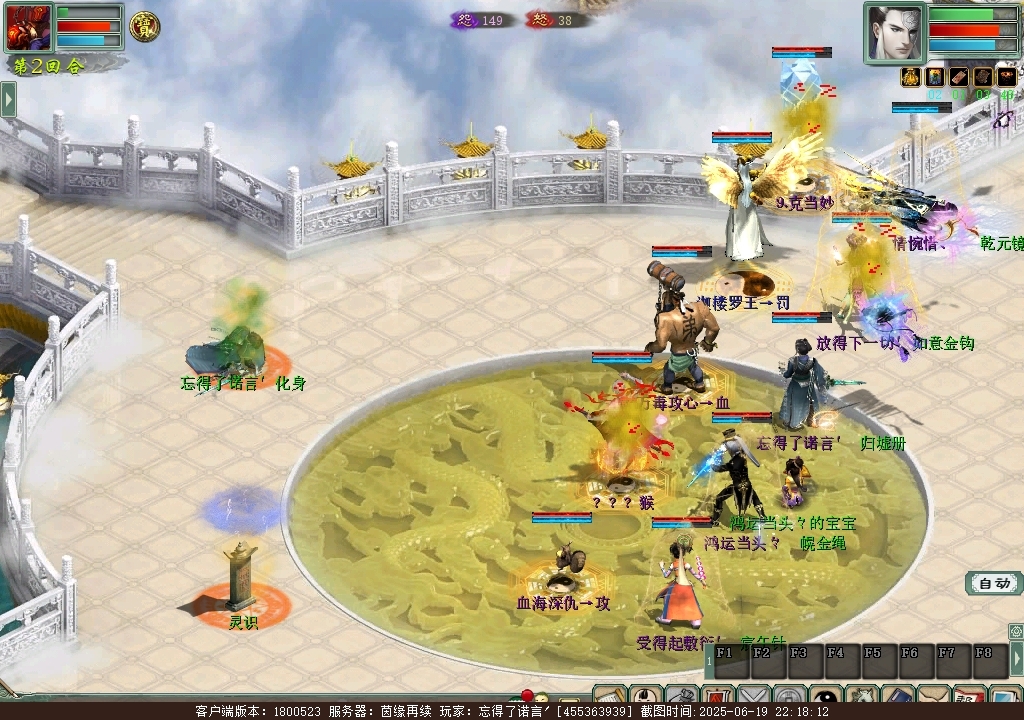1024x720 pixels.
Task: Open the crossed swords toolbar icon
Action: click(754, 696)
